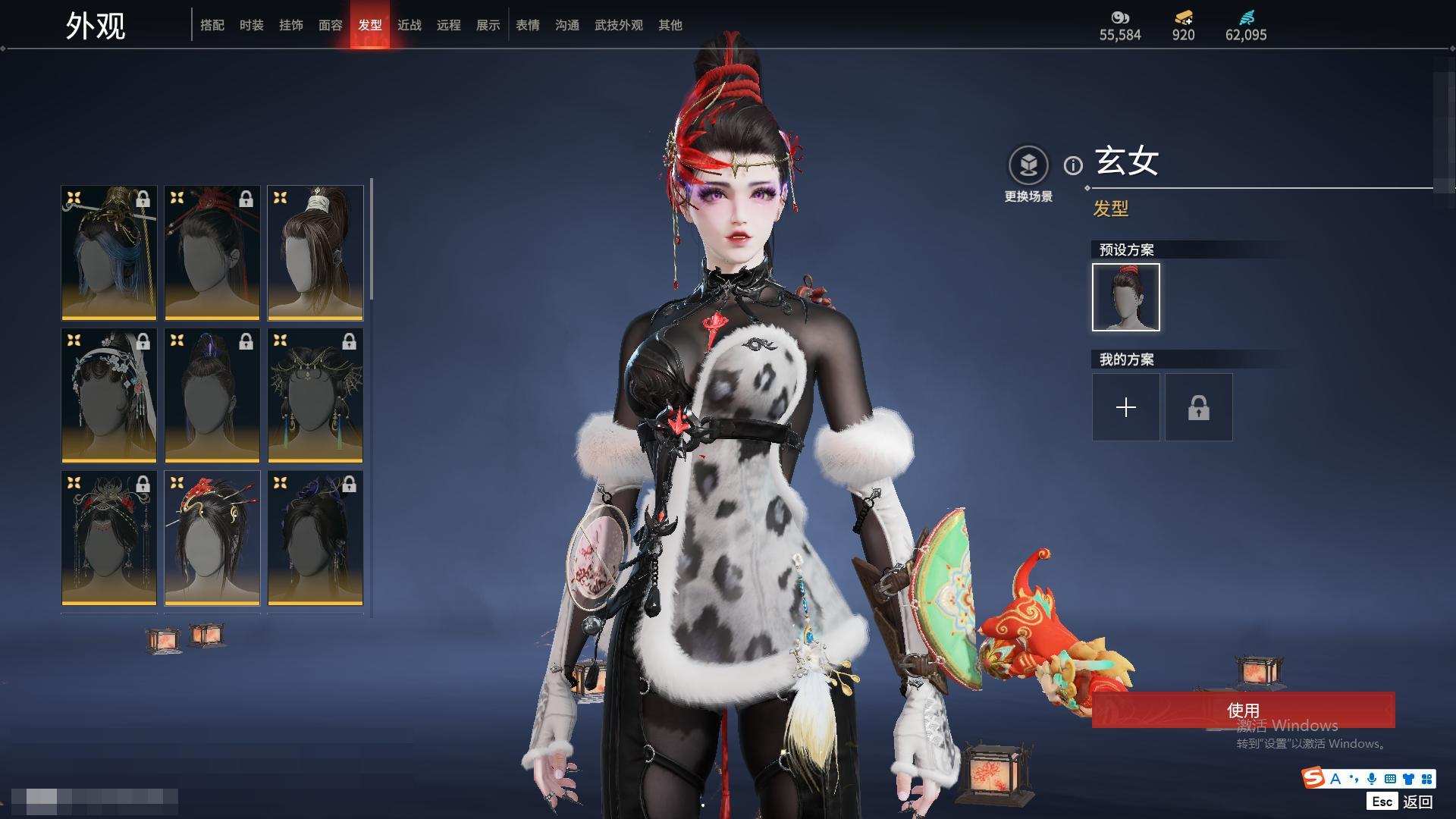Add a new scheme under 我的方案

[1125, 407]
